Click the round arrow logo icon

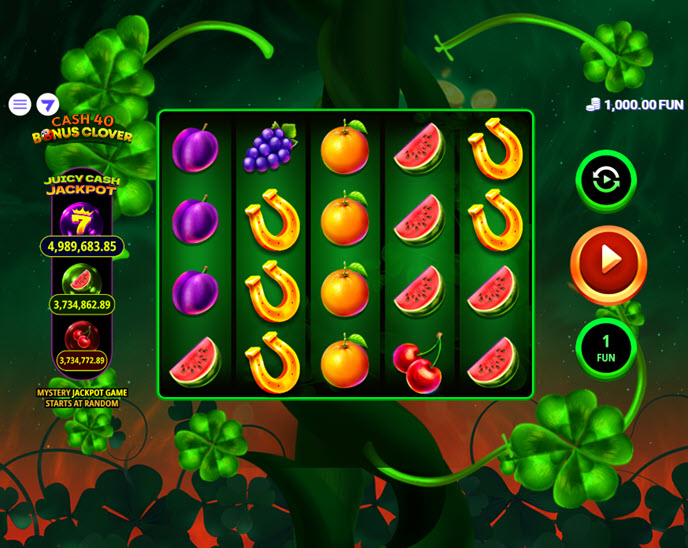[x=48, y=104]
